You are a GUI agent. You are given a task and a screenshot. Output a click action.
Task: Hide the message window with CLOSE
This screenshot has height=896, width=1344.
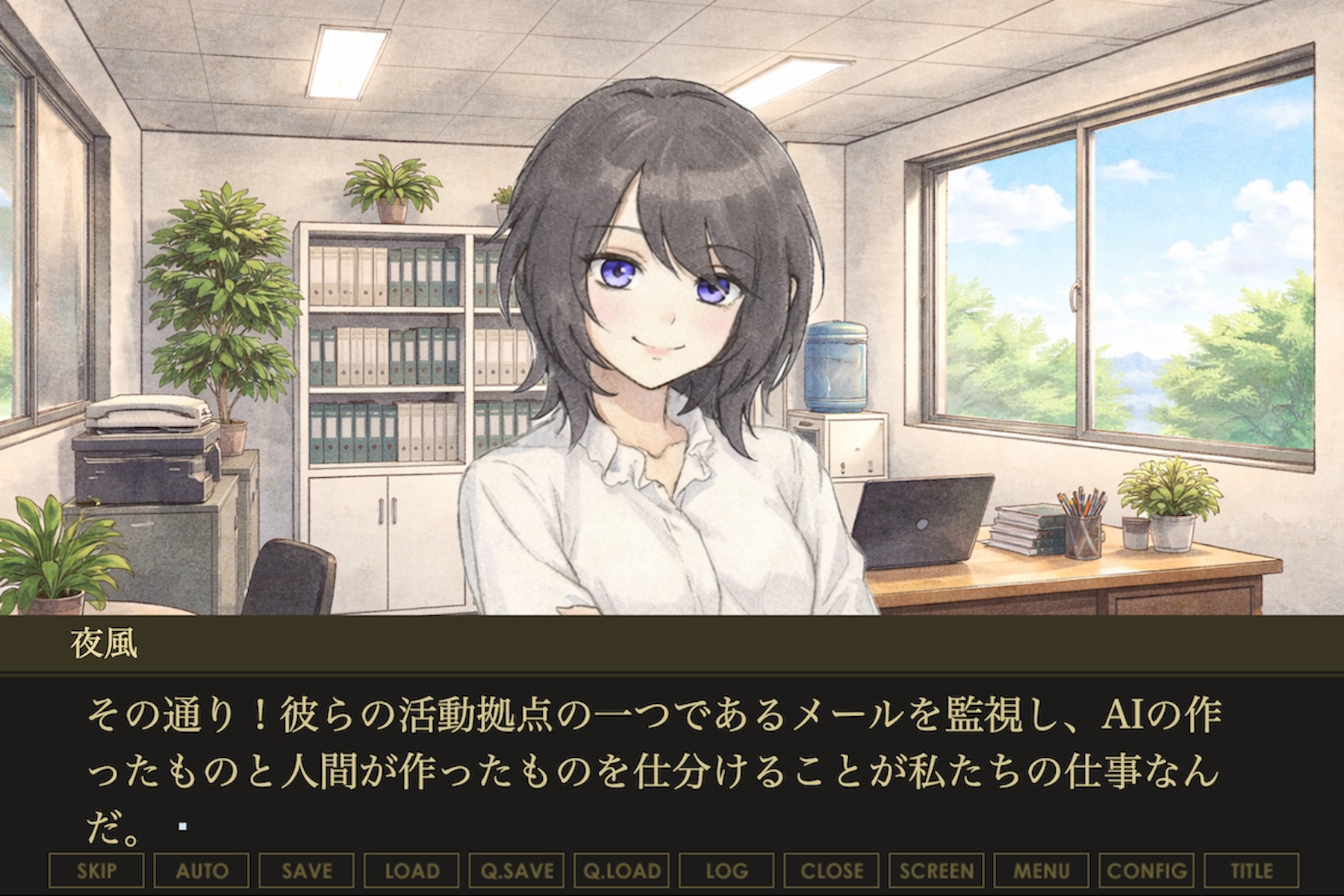click(x=832, y=871)
